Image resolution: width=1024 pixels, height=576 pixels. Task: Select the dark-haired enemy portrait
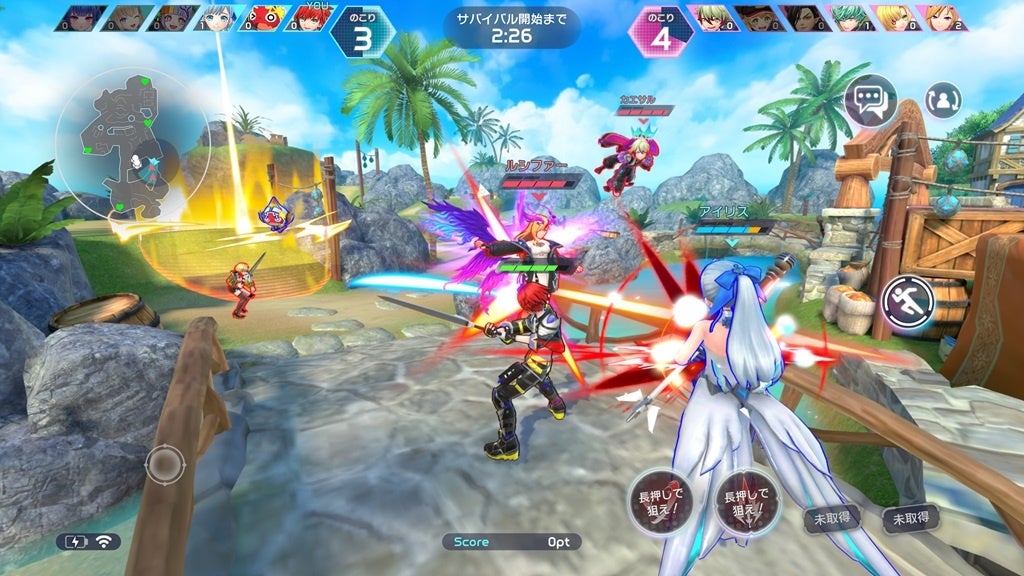[806, 17]
